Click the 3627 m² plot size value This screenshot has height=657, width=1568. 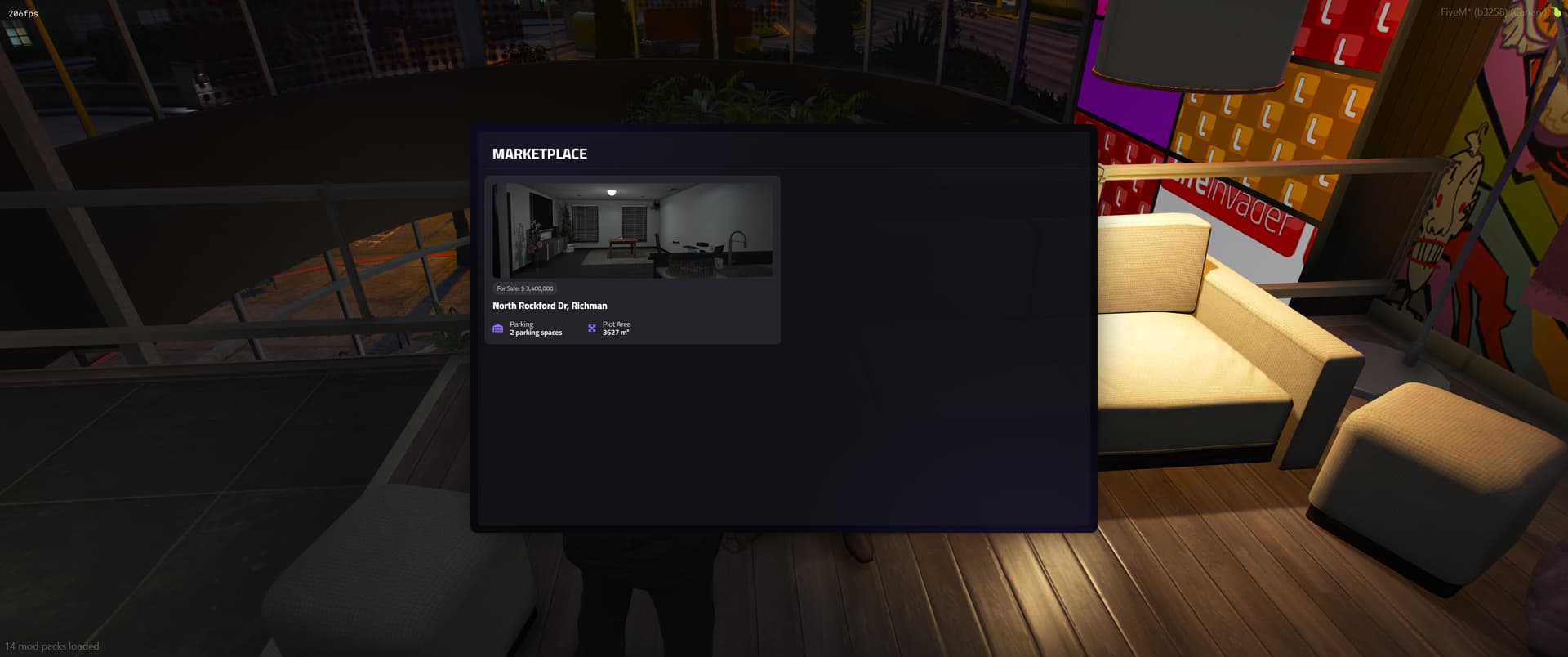(615, 332)
